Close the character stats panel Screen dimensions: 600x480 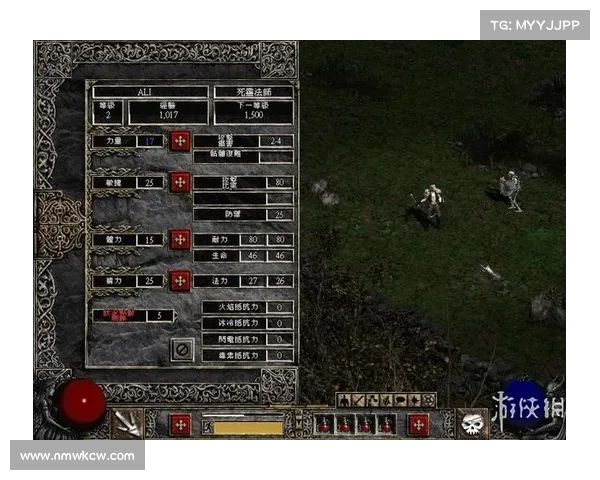(x=181, y=349)
